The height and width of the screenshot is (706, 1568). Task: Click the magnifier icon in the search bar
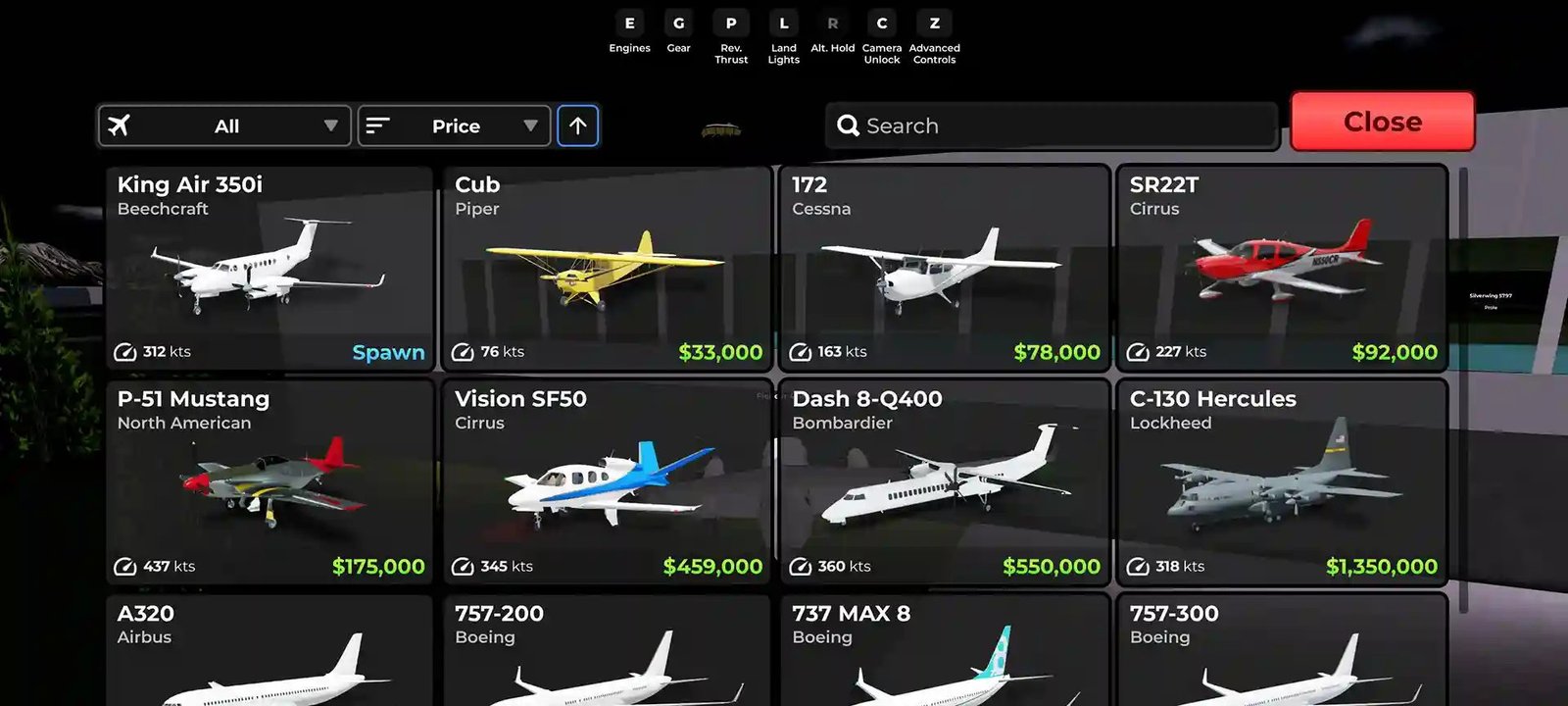pyautogui.click(x=848, y=126)
